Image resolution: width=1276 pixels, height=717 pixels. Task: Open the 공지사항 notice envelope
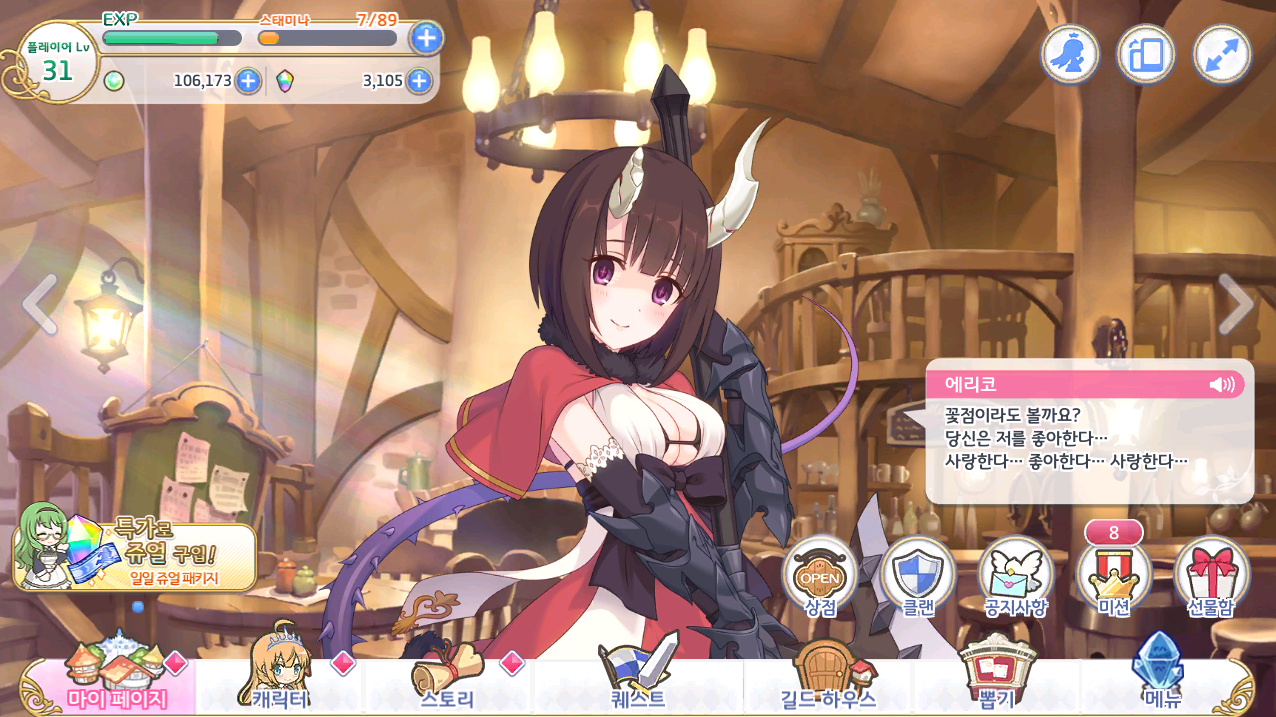pyautogui.click(x=1015, y=575)
